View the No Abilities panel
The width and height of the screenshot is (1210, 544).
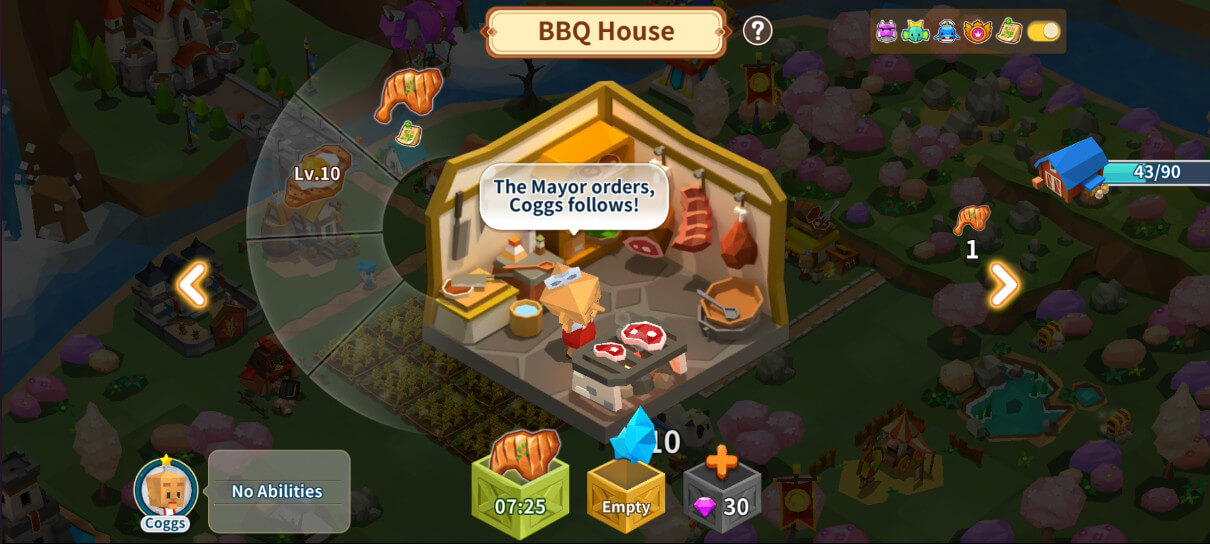pyautogui.click(x=278, y=491)
